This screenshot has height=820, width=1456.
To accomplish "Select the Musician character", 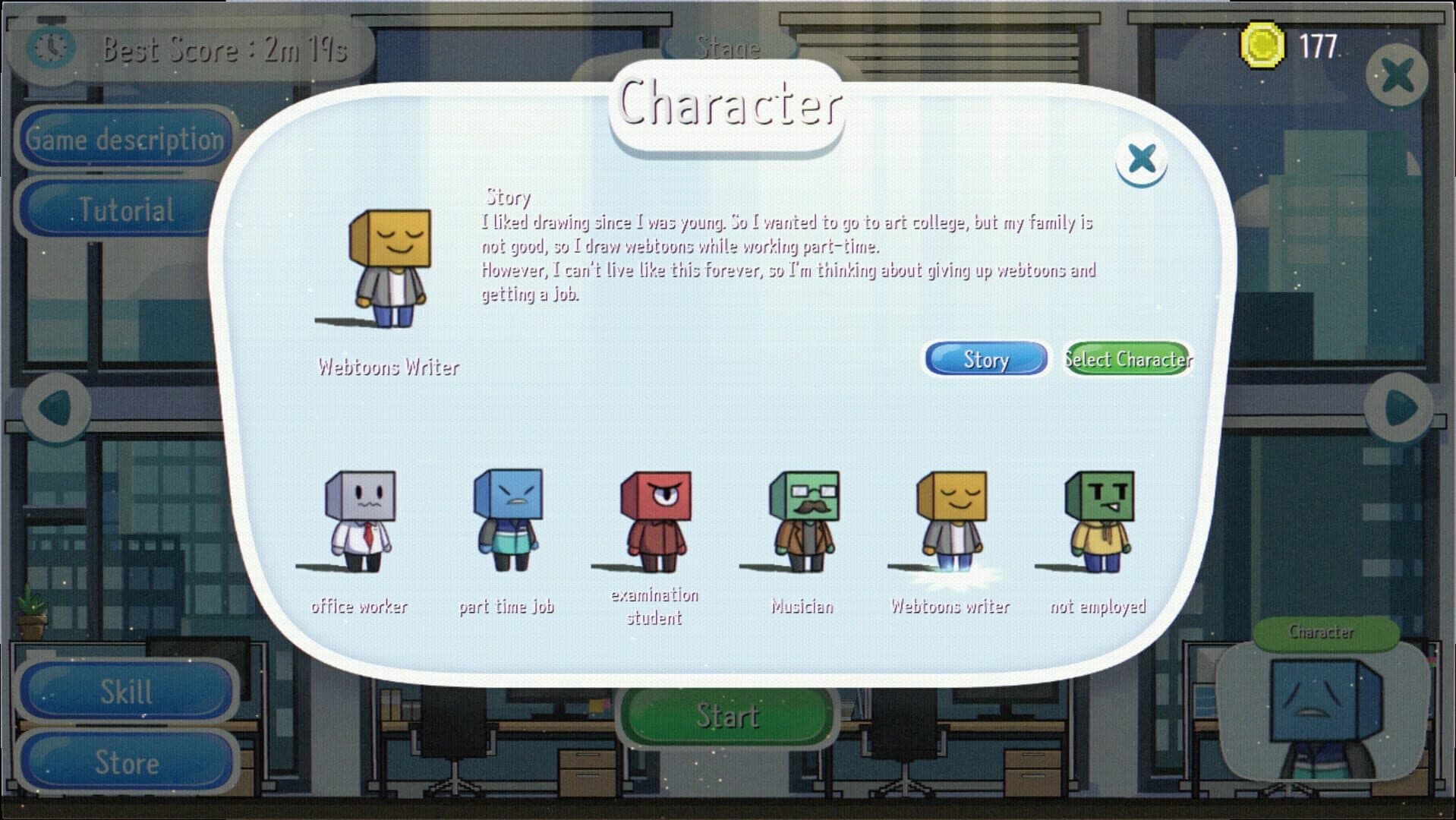I will coord(801,524).
